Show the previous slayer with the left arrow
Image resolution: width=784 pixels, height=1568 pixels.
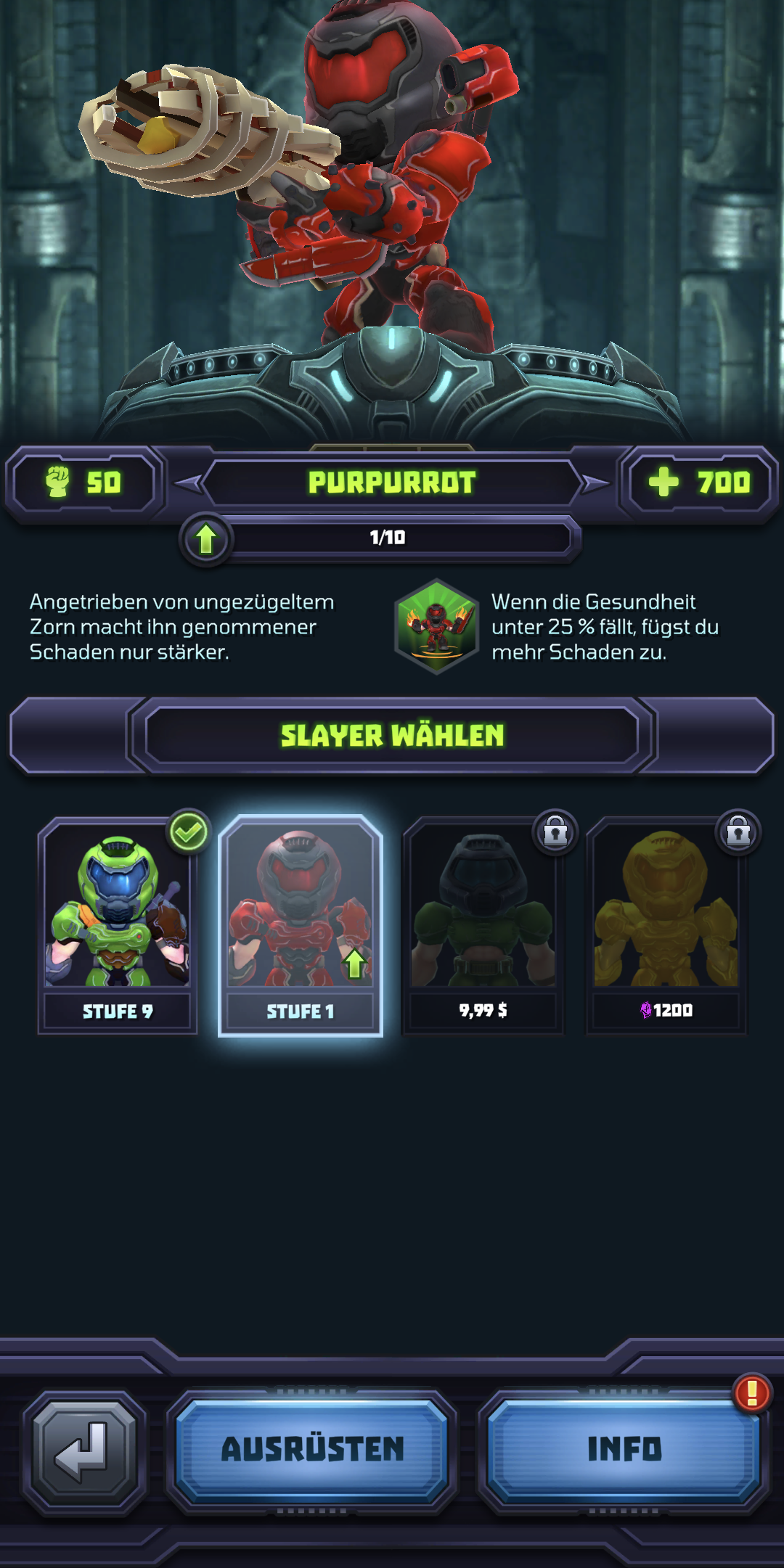189,483
